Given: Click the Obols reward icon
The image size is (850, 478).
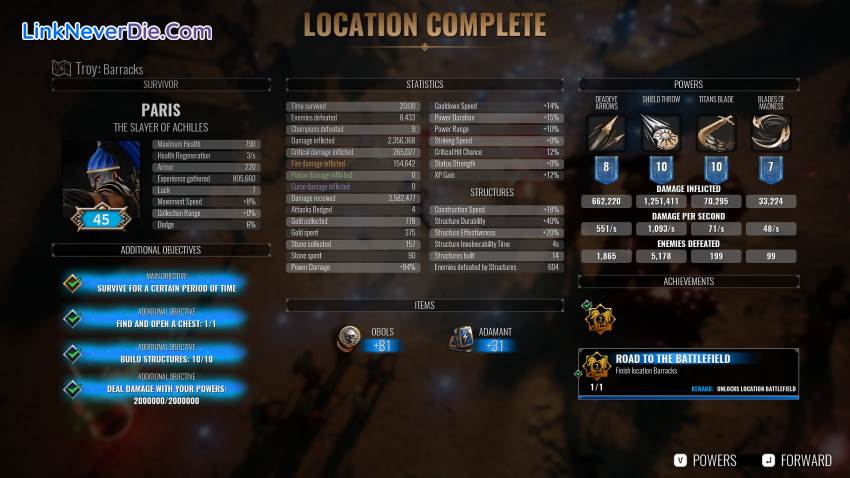Looking at the screenshot, I should pyautogui.click(x=350, y=338).
